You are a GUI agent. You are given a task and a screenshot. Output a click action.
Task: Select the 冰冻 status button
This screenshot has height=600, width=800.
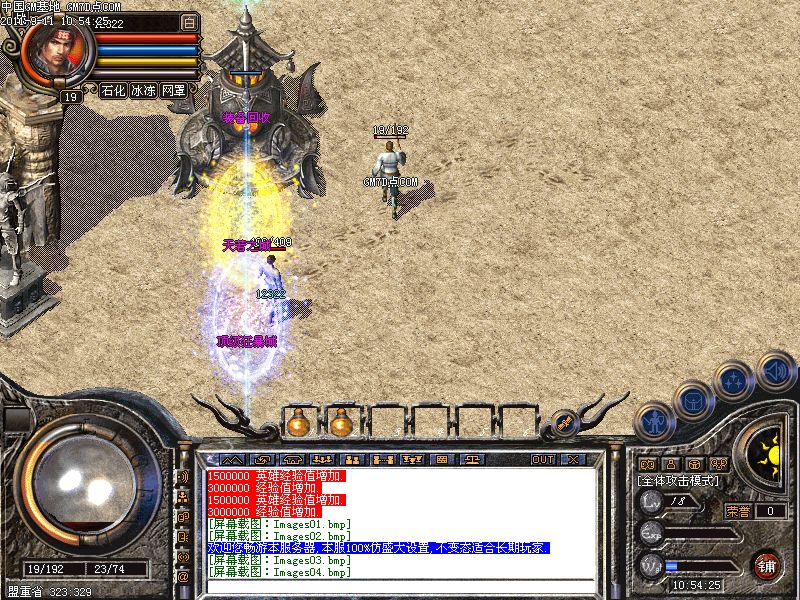pos(143,90)
